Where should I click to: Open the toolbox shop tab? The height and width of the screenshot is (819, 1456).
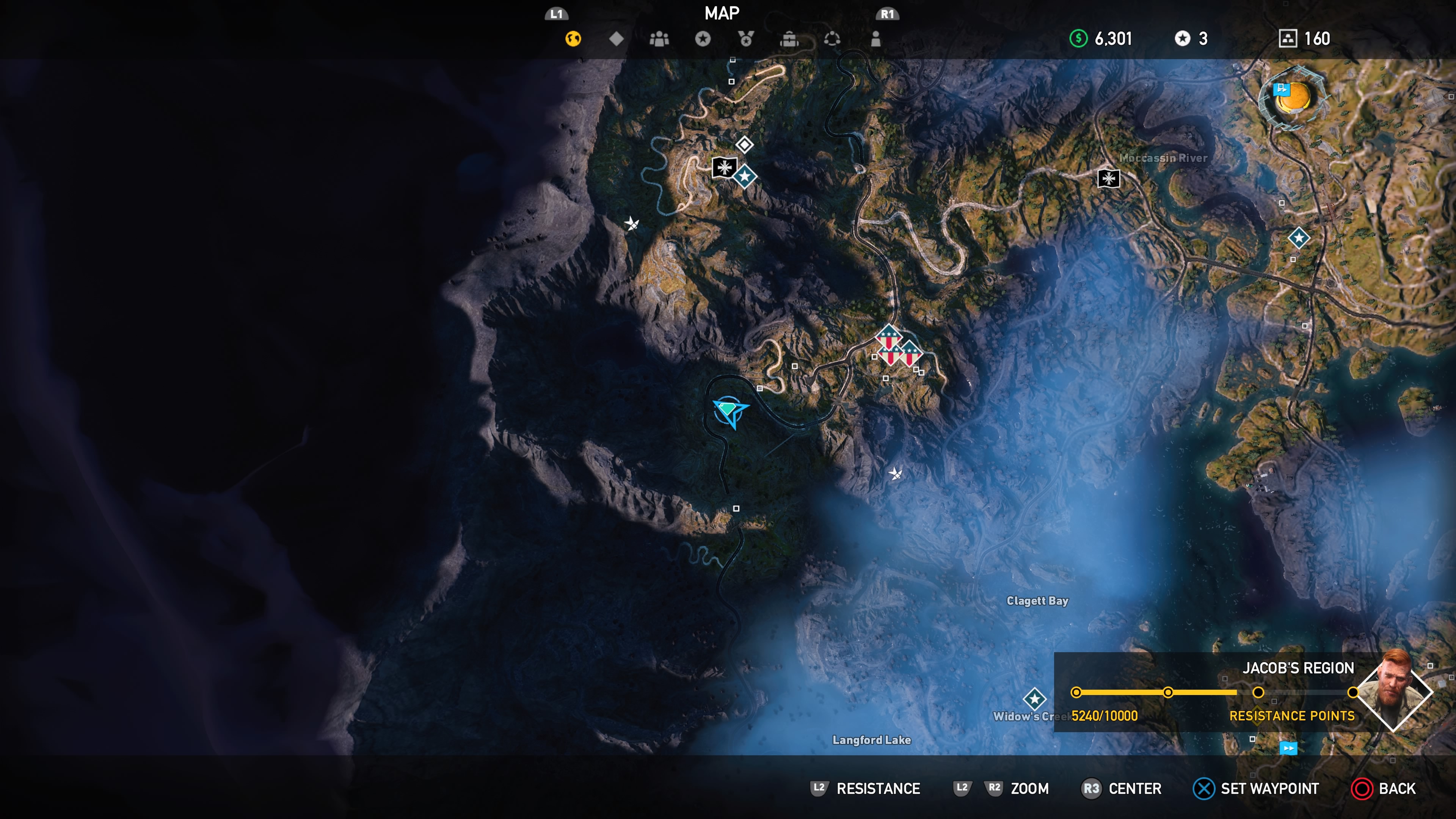point(789,38)
